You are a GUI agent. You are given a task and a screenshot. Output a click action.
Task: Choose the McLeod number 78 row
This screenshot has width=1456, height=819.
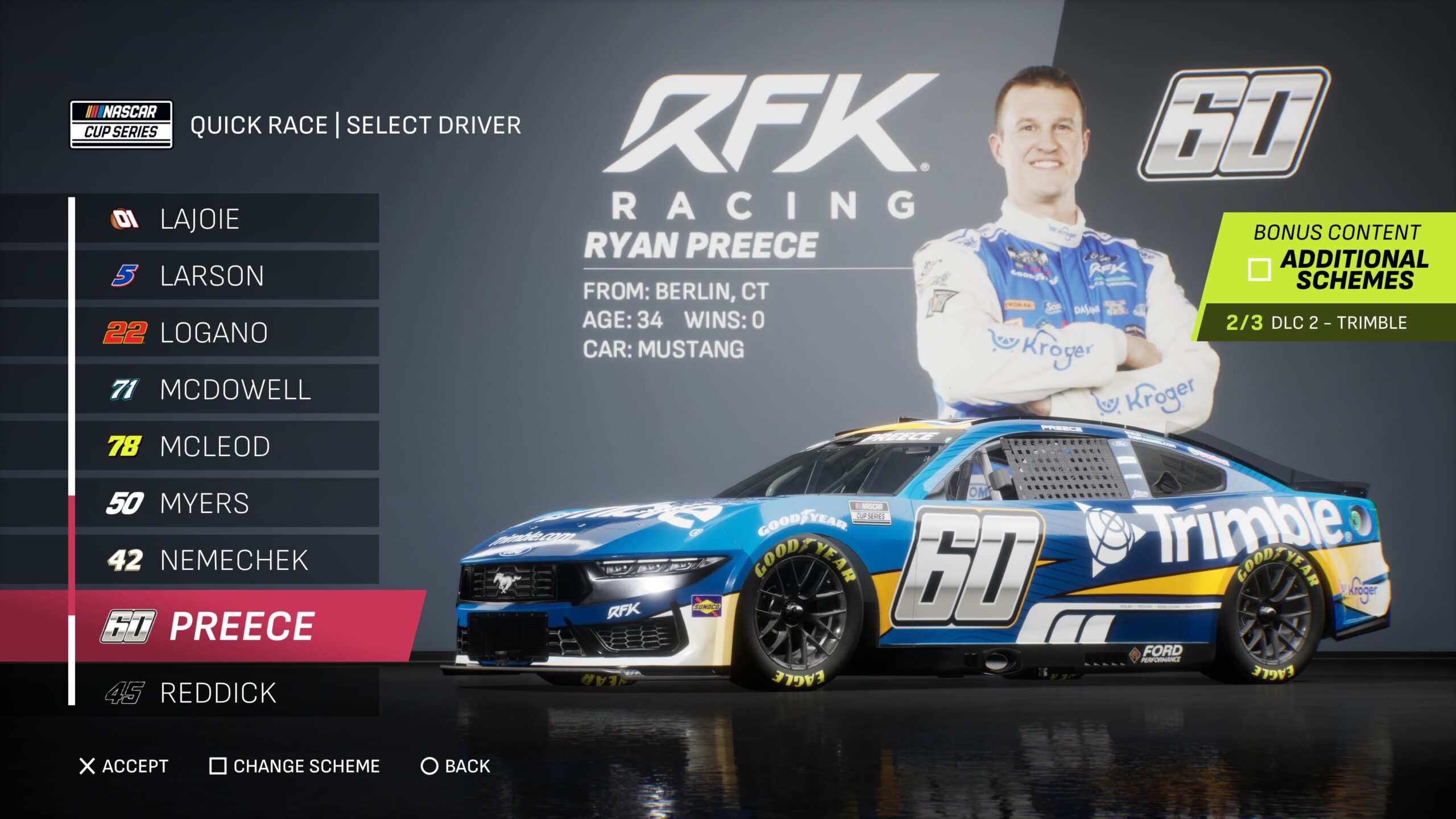click(227, 446)
